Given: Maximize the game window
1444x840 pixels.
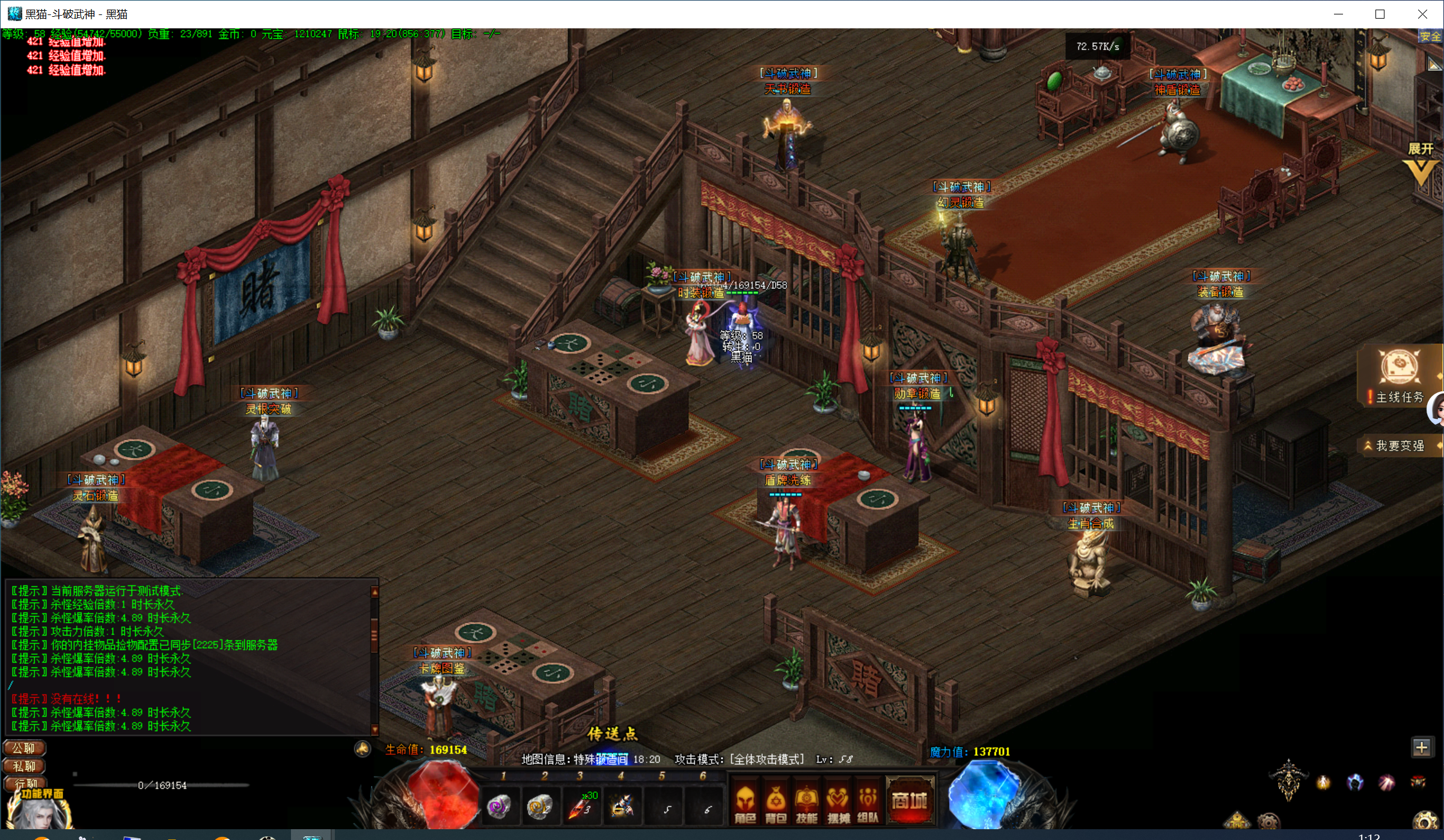Looking at the screenshot, I should coord(1380,14).
